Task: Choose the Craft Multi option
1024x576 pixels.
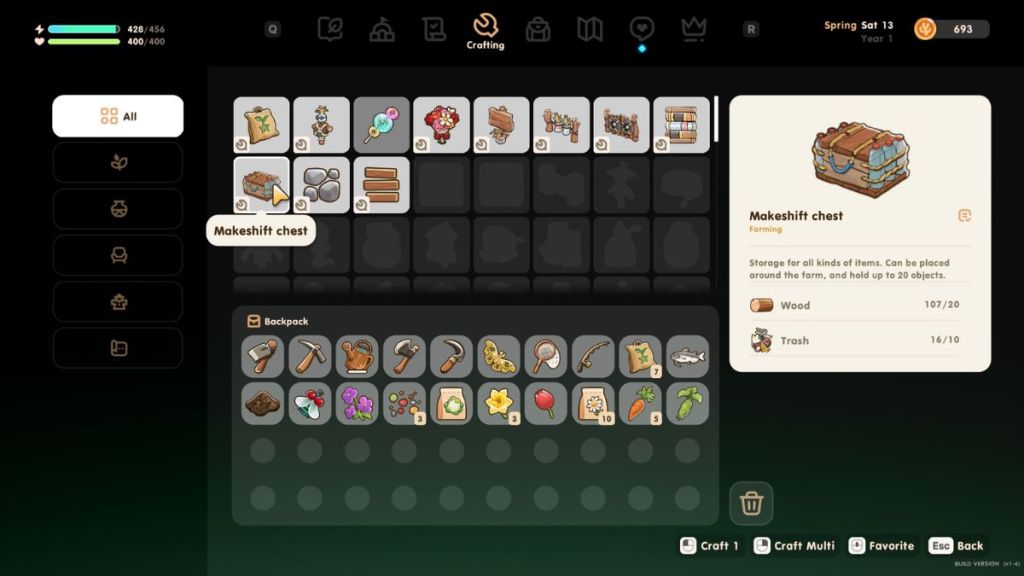Action: click(x=794, y=546)
